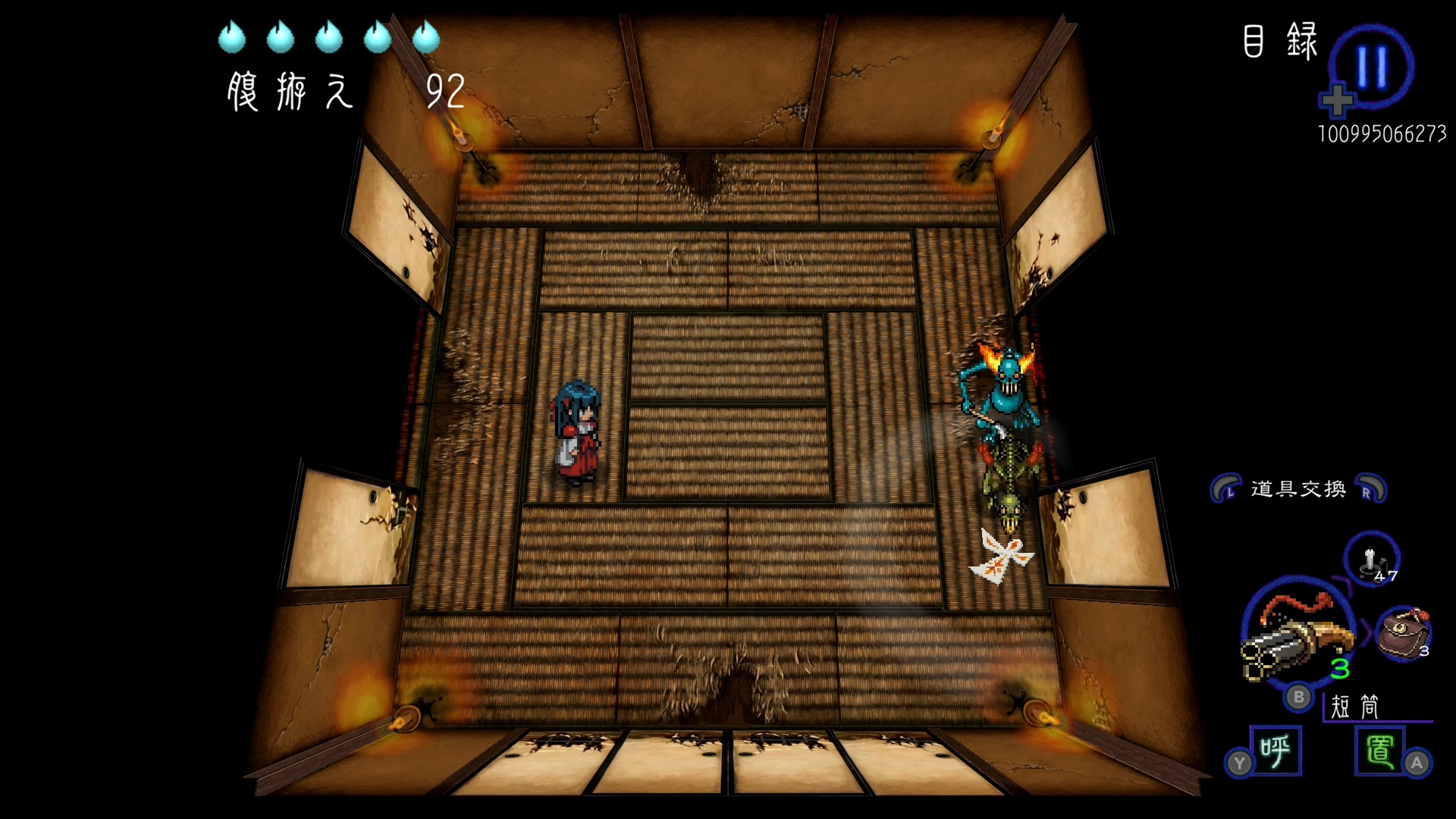
Task: Use the green 置 place action
Action: [1379, 751]
